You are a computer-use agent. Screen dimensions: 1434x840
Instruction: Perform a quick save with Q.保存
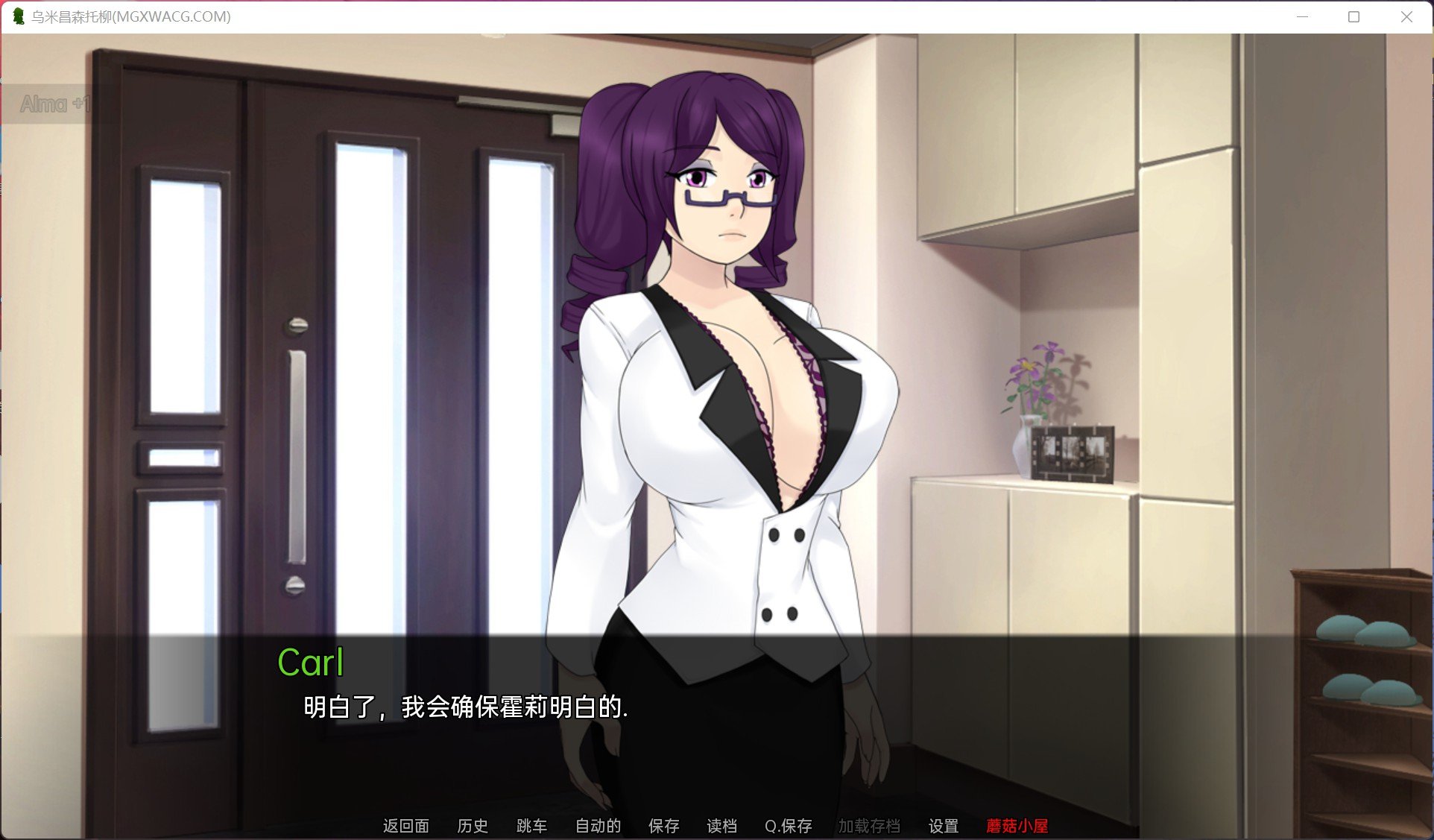click(788, 826)
